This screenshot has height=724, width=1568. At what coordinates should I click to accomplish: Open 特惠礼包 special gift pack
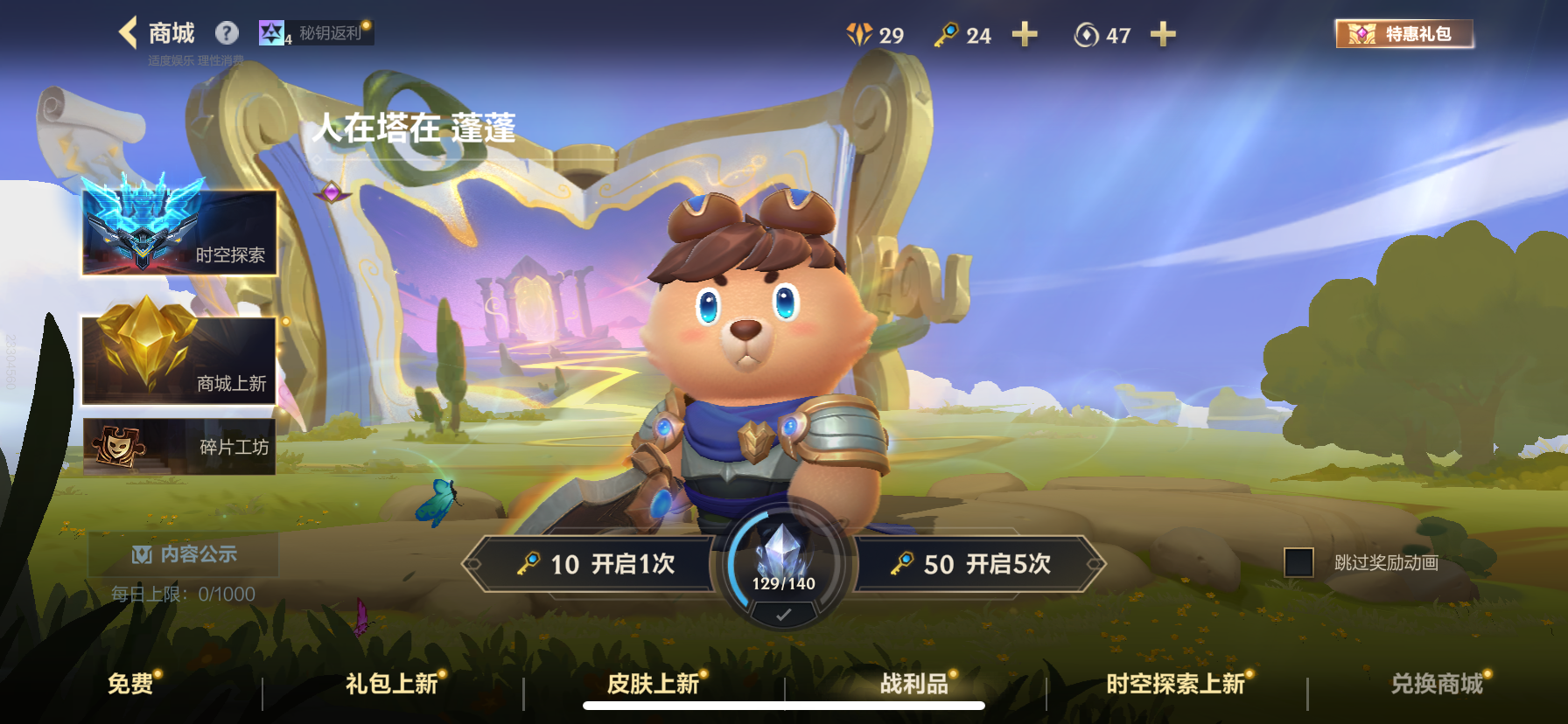[x=1404, y=35]
